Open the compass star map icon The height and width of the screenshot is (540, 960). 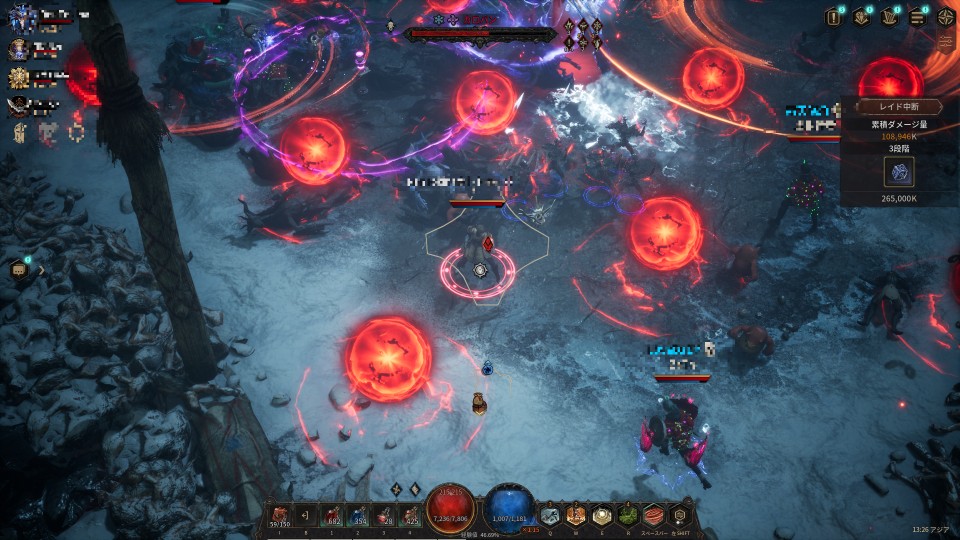[945, 16]
